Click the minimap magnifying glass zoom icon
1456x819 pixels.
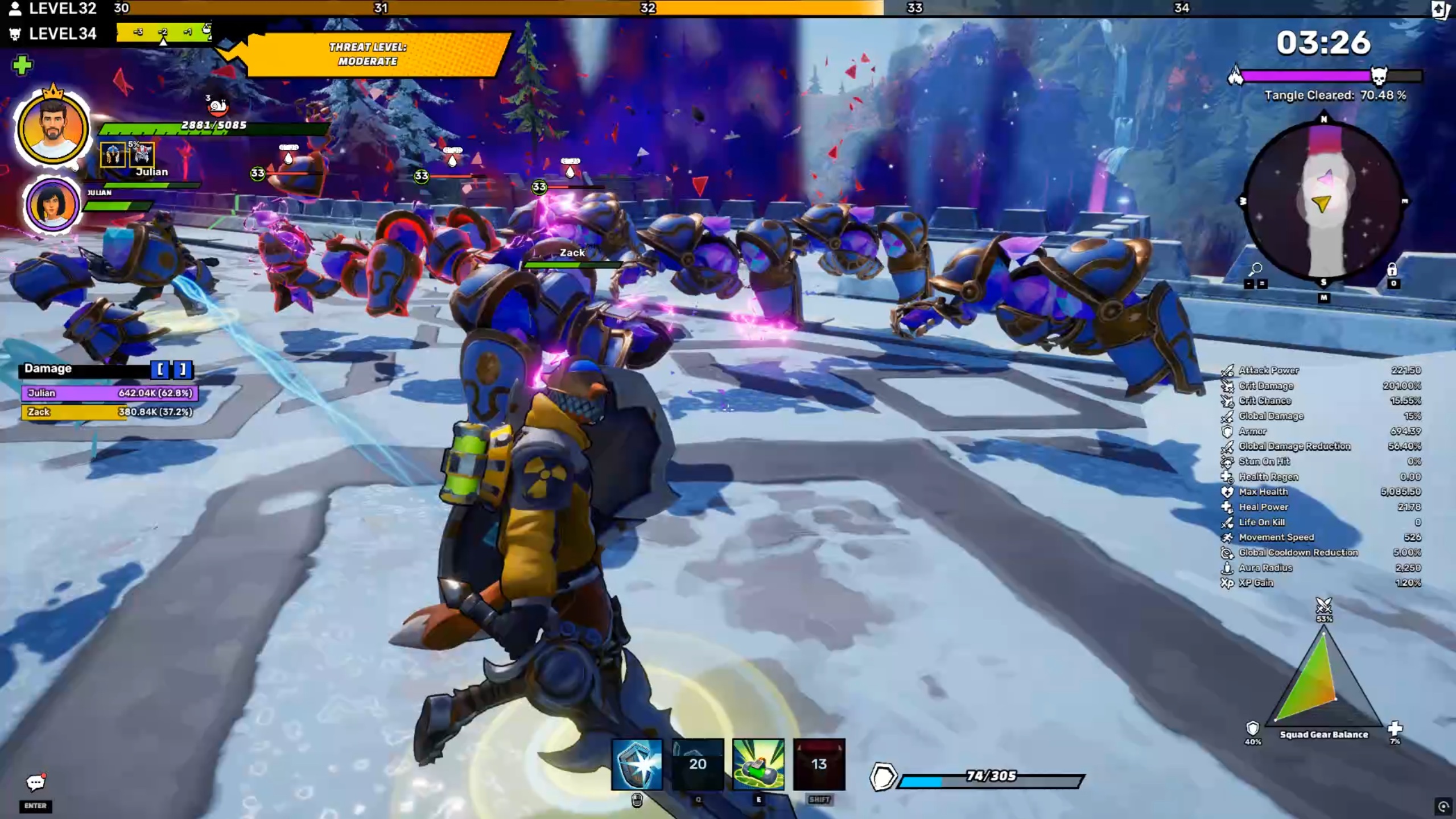pyautogui.click(x=1256, y=269)
